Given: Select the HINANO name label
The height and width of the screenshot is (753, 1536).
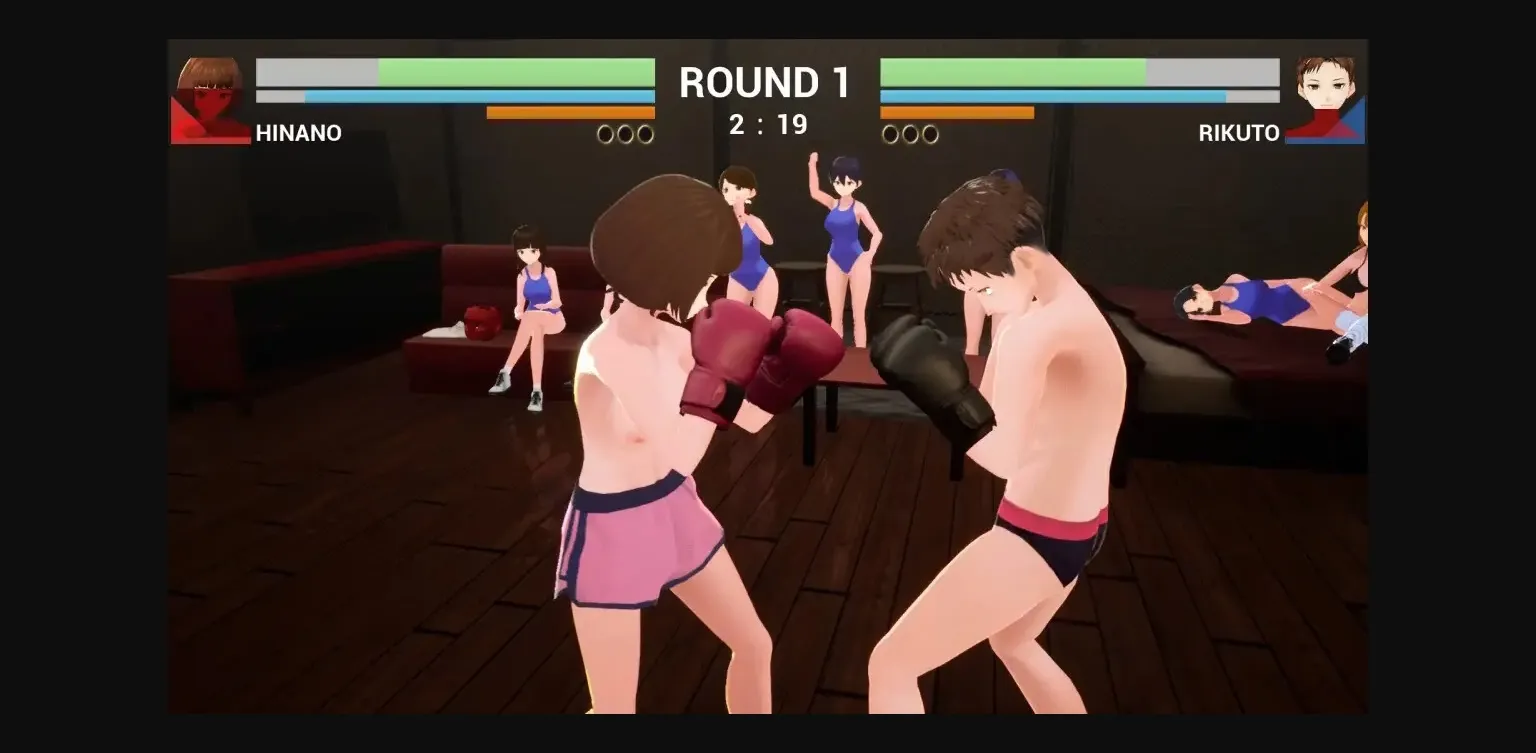Looking at the screenshot, I should pyautogui.click(x=300, y=133).
